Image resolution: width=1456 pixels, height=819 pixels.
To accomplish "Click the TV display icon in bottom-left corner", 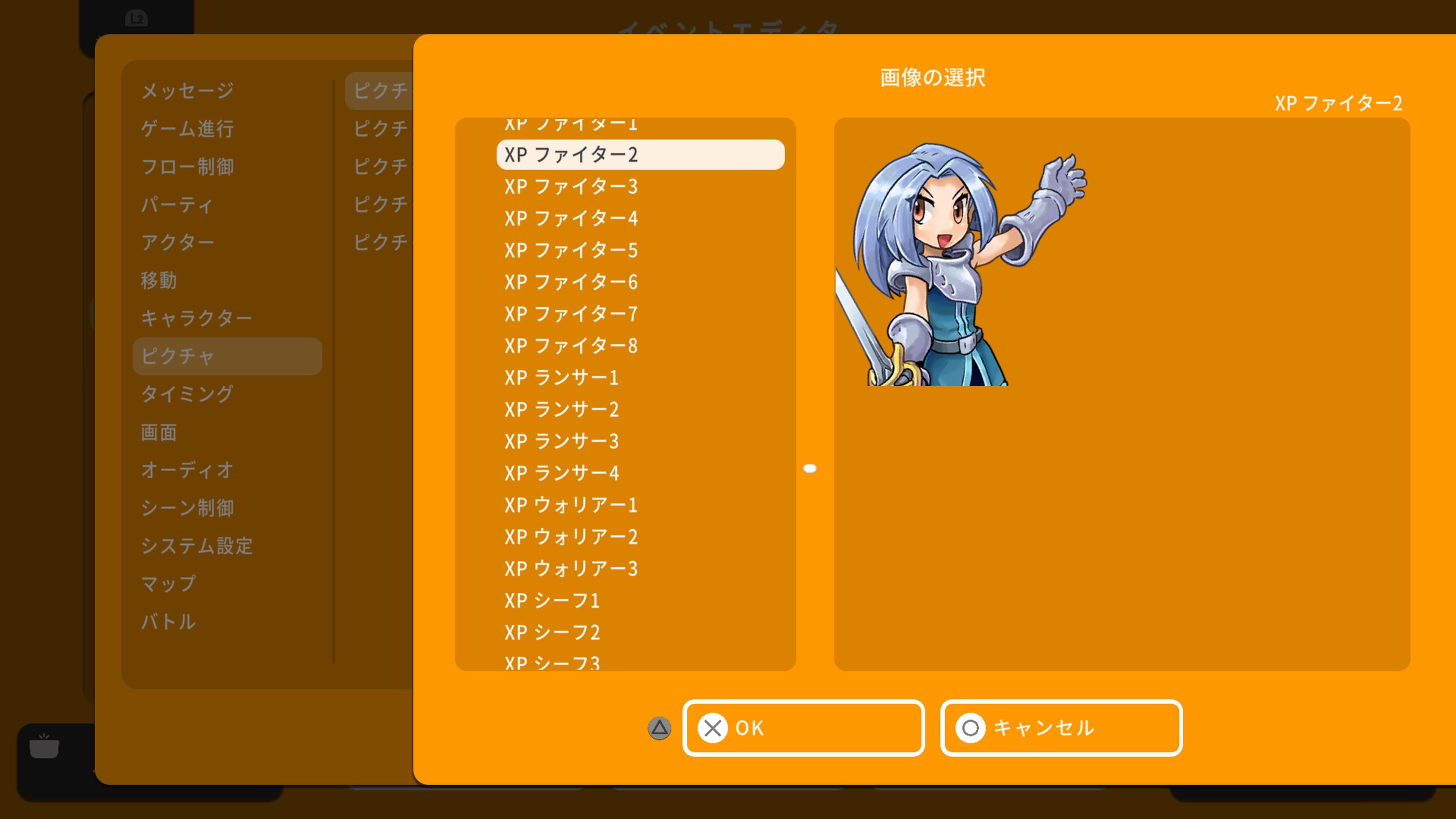I will [44, 747].
